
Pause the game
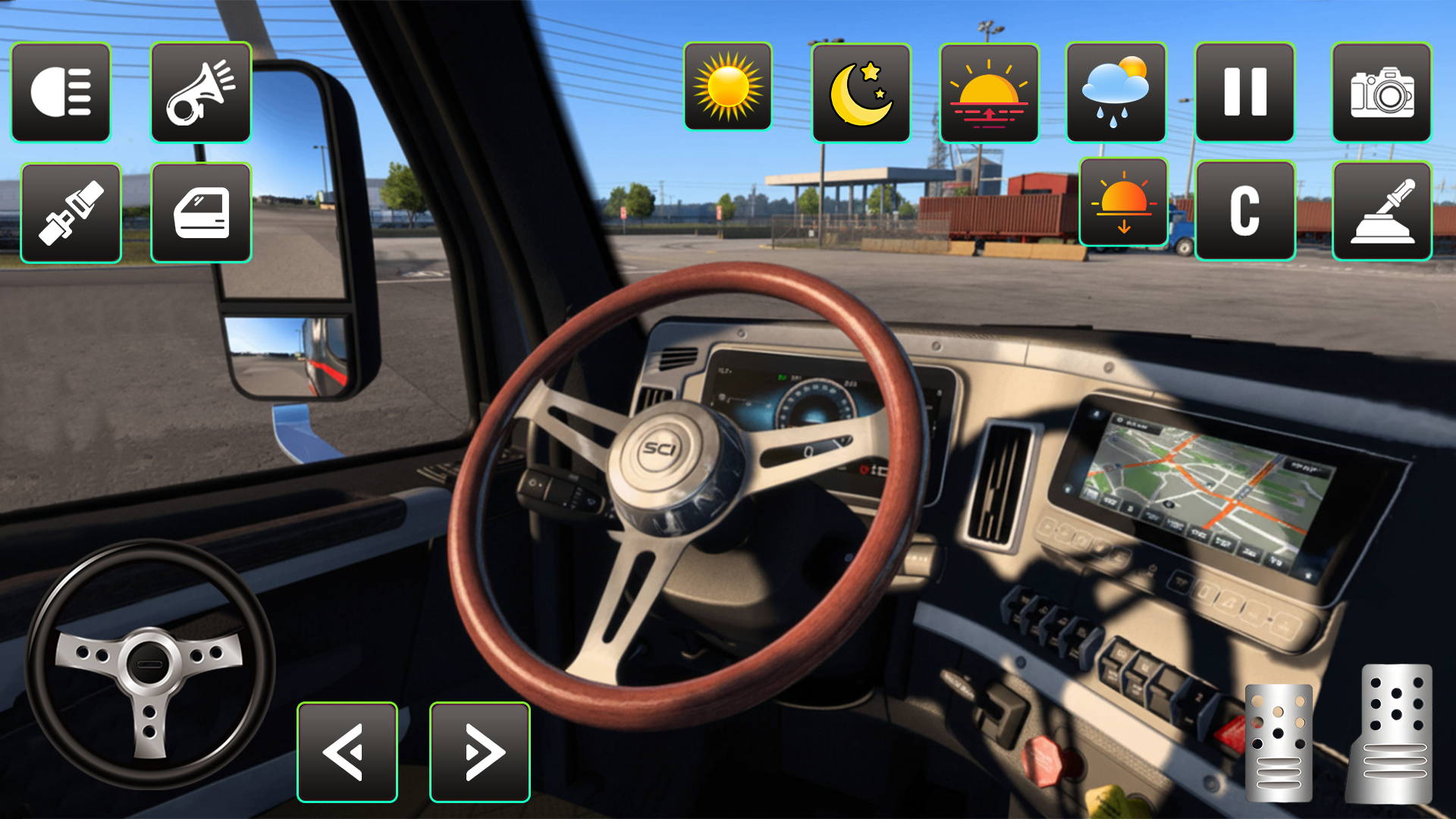click(1246, 93)
